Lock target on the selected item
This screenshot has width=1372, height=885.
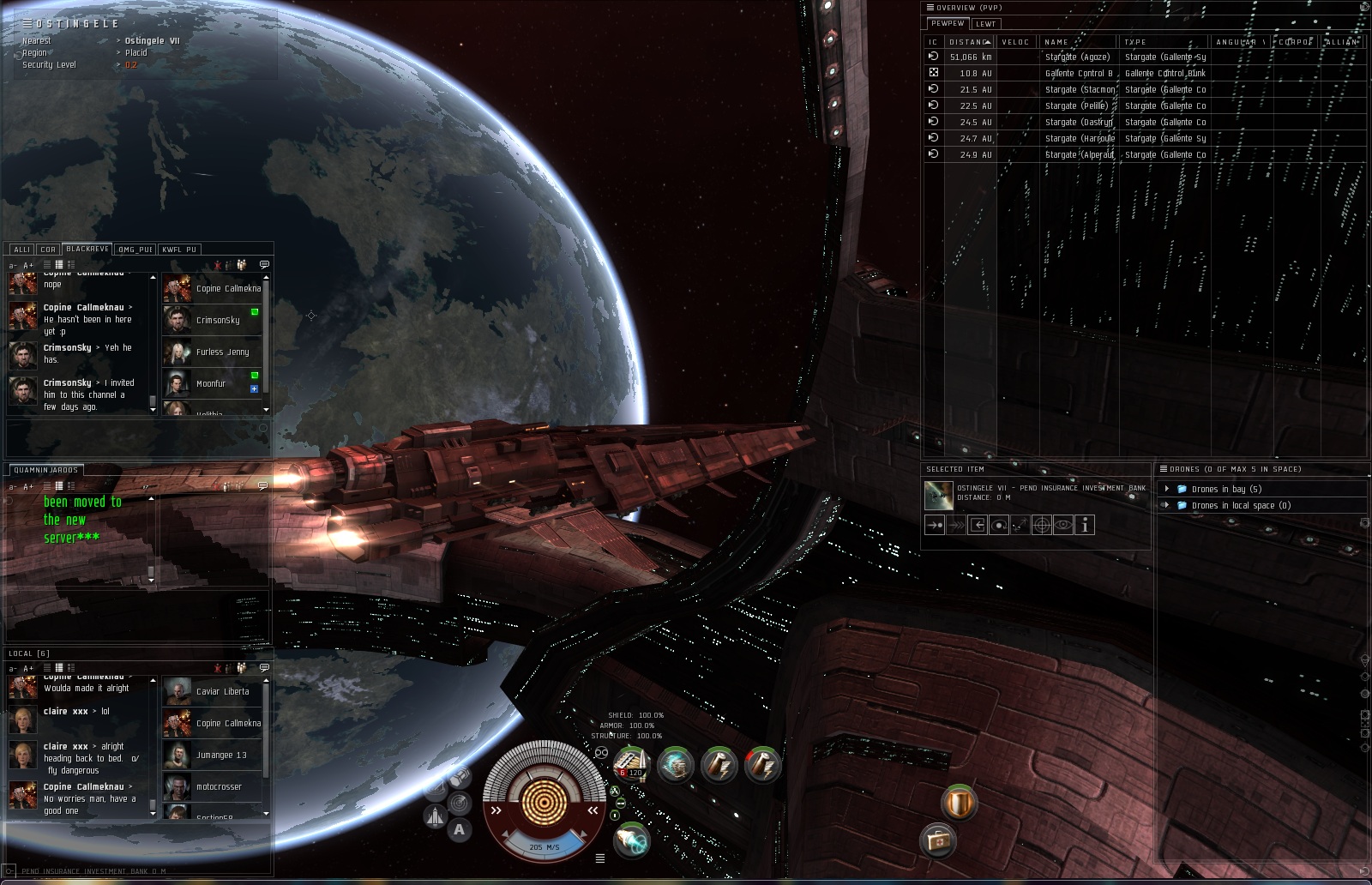tap(1042, 525)
